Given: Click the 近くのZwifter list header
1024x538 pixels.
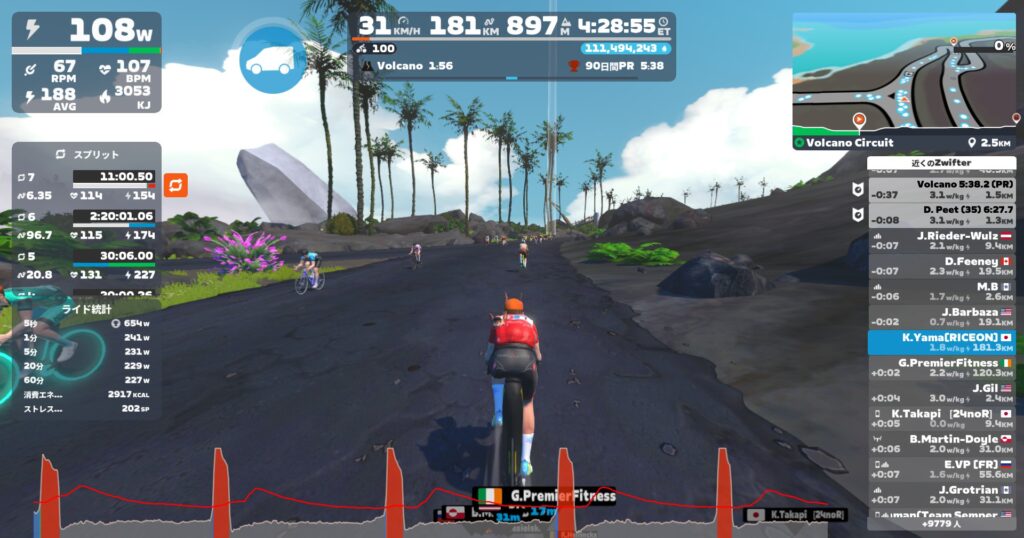Looking at the screenshot, I should pos(940,162).
